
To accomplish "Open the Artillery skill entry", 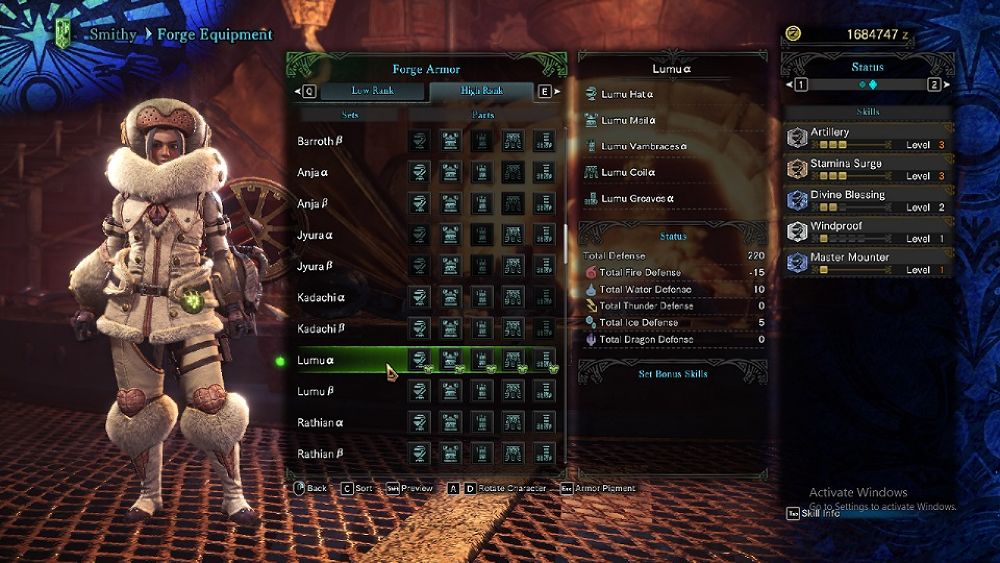I will click(866, 138).
